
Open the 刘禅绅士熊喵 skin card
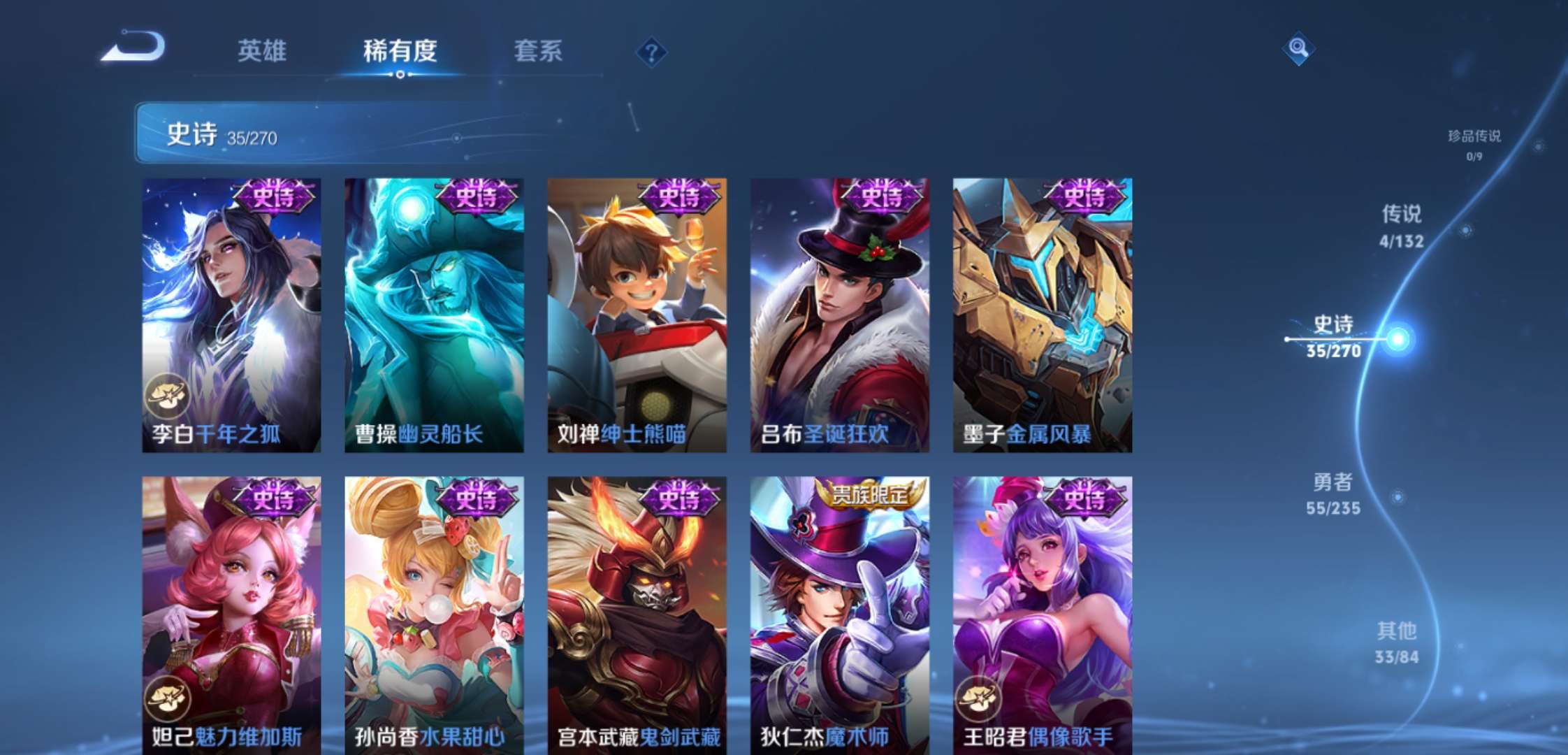[x=636, y=315]
